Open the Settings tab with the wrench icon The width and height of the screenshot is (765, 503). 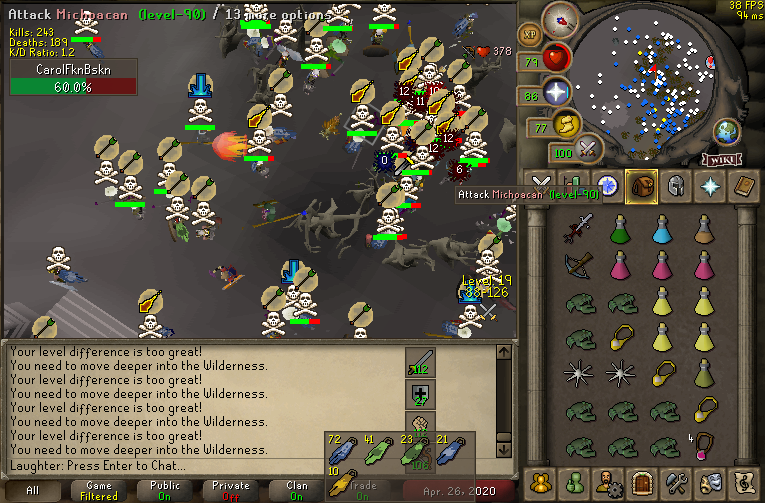(x=675, y=484)
